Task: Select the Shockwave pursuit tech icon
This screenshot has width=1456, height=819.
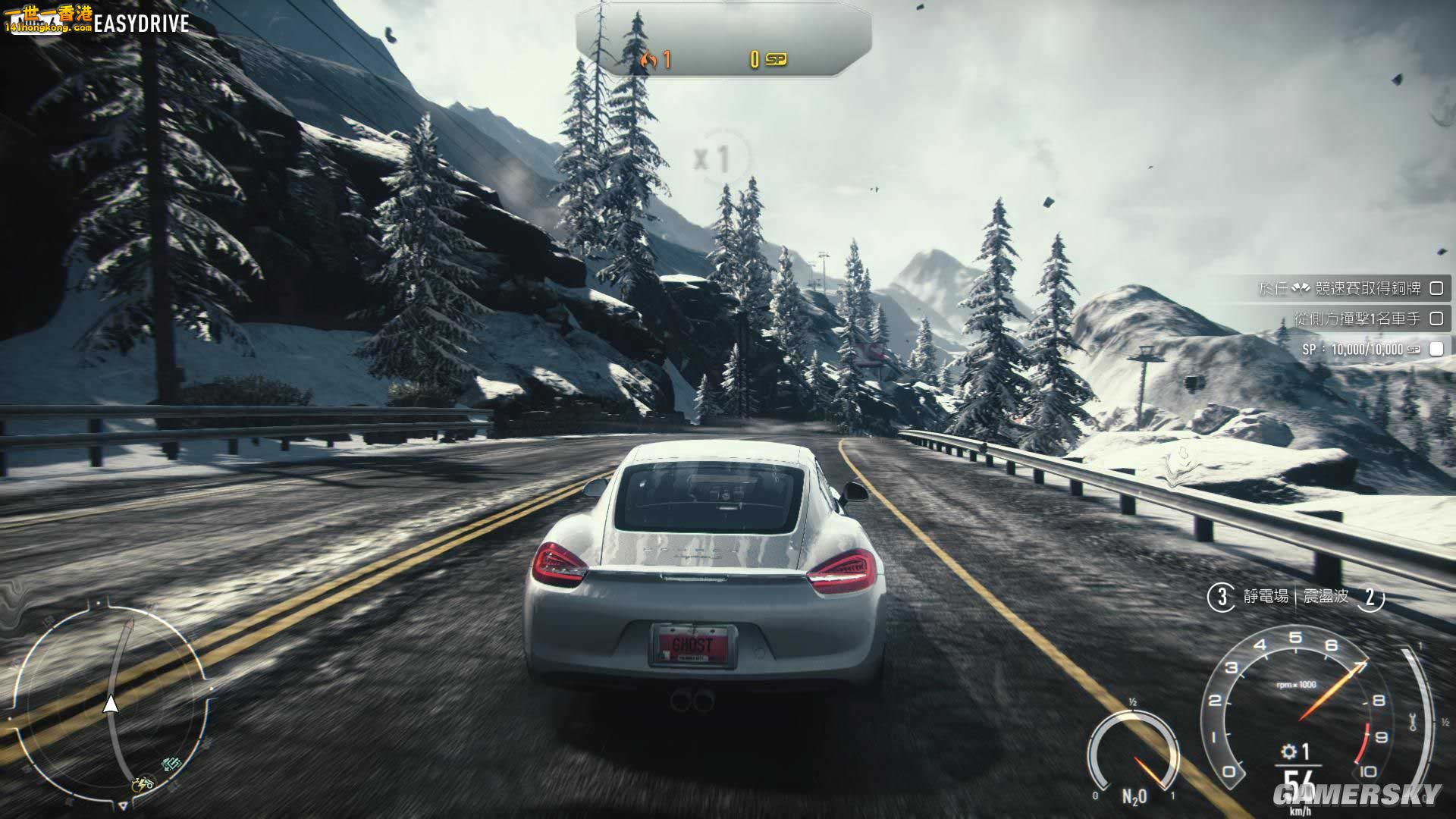Action: (1370, 600)
